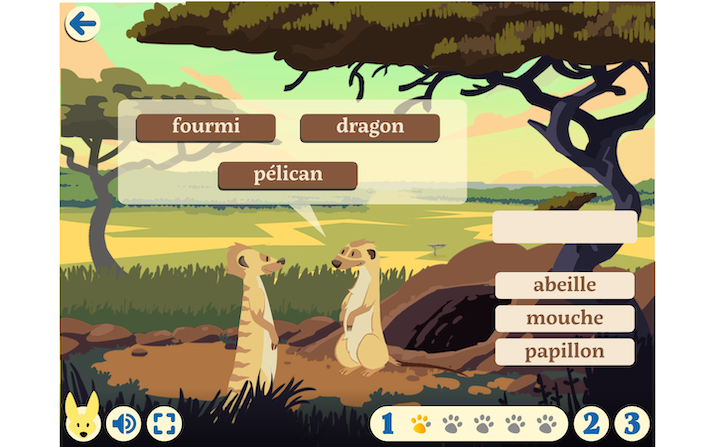The image size is (715, 447).
Task: Toggle the sound speaker button
Action: [x=124, y=423]
